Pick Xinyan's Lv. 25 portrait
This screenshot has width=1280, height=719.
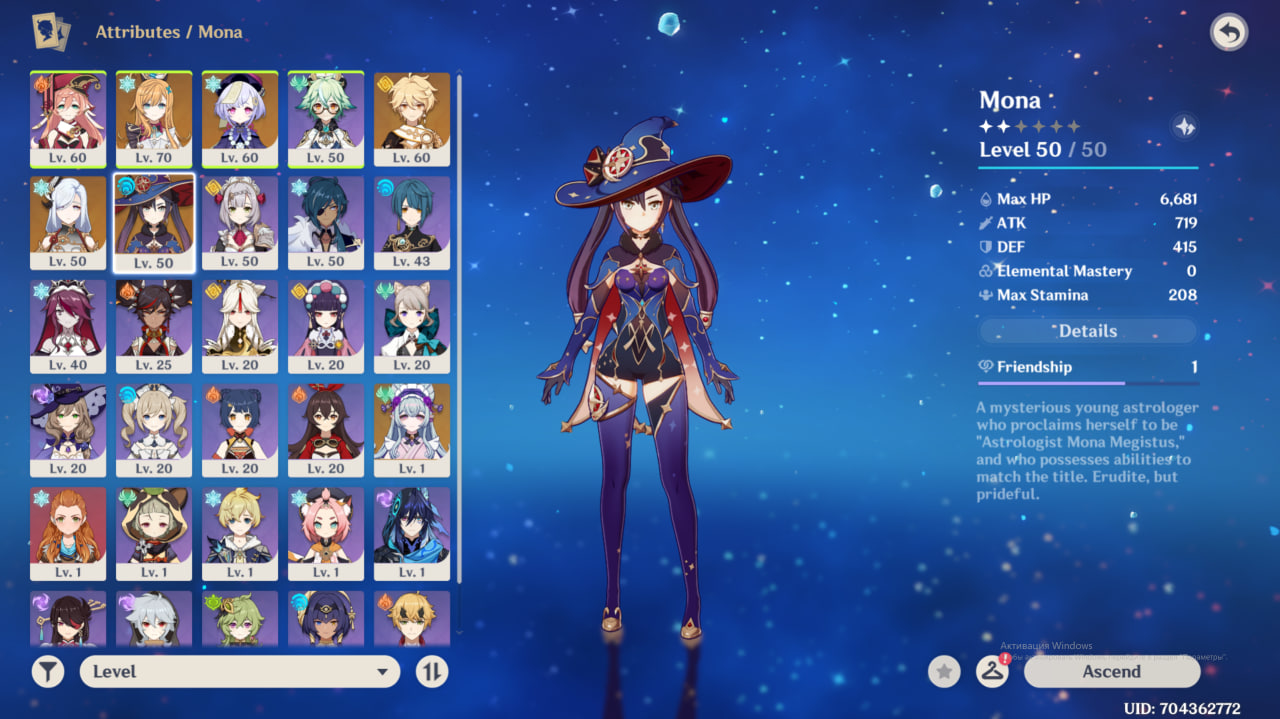point(154,327)
